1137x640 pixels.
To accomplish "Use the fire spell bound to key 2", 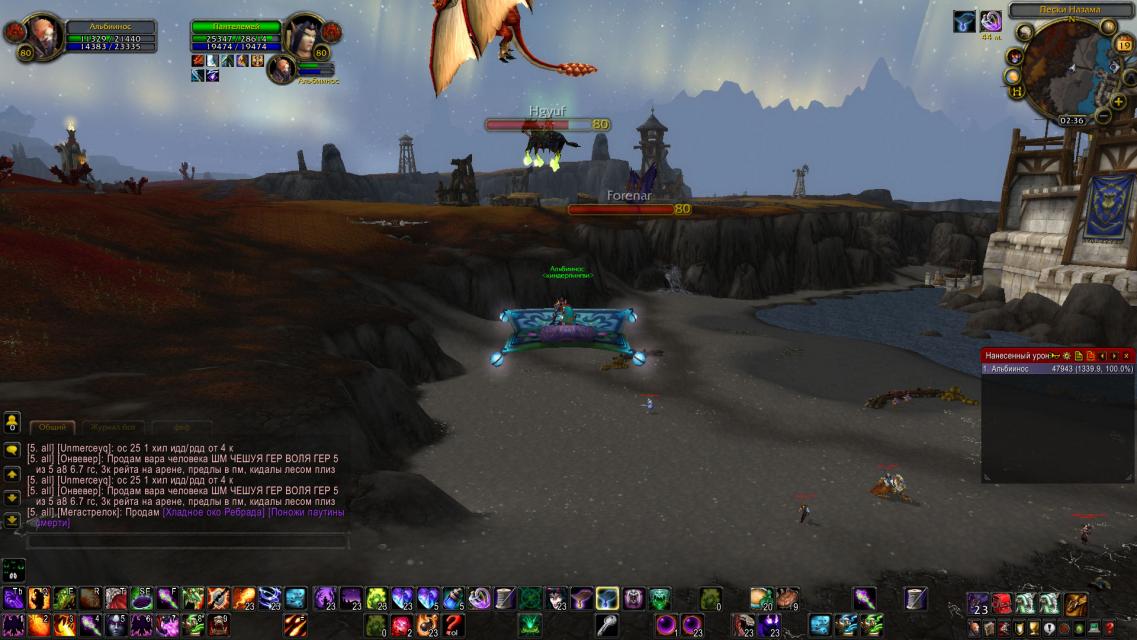I will click(40, 625).
